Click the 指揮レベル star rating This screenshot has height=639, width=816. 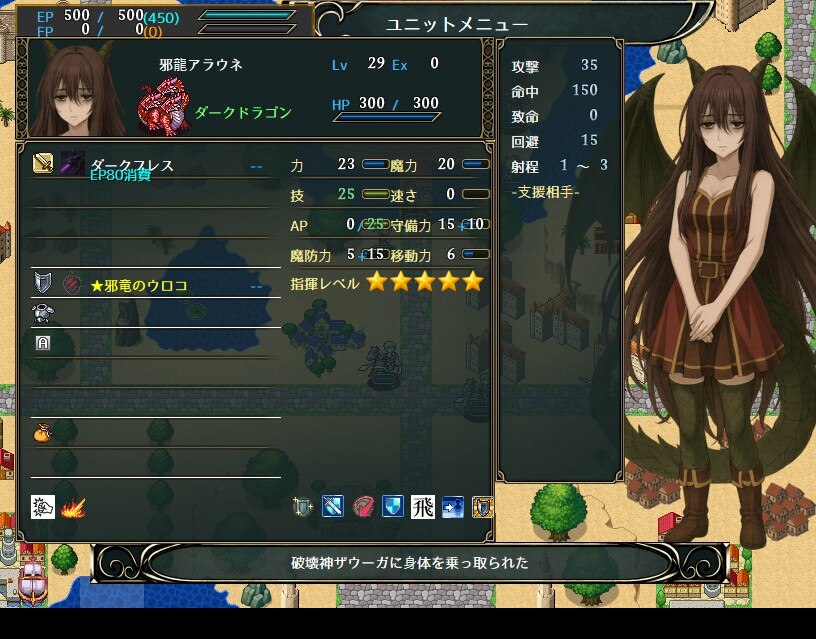coord(424,282)
